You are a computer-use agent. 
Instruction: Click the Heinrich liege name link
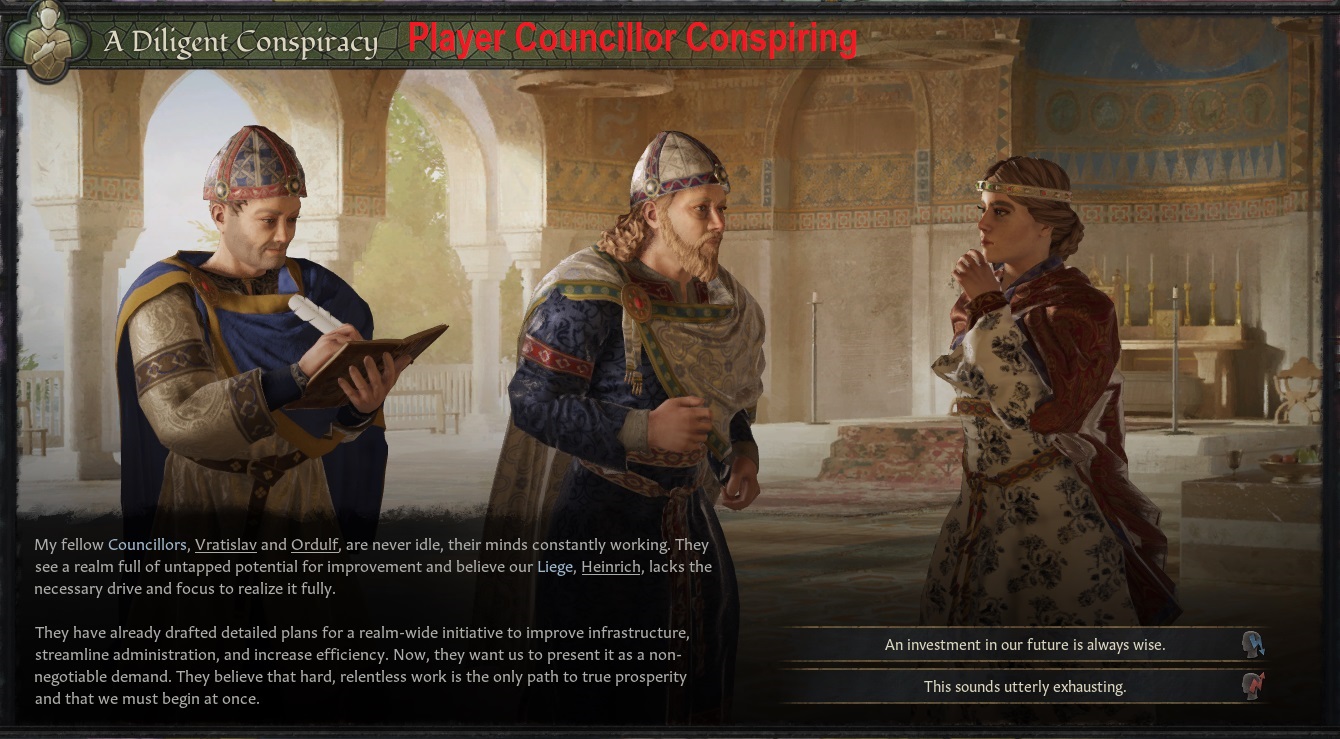[610, 567]
